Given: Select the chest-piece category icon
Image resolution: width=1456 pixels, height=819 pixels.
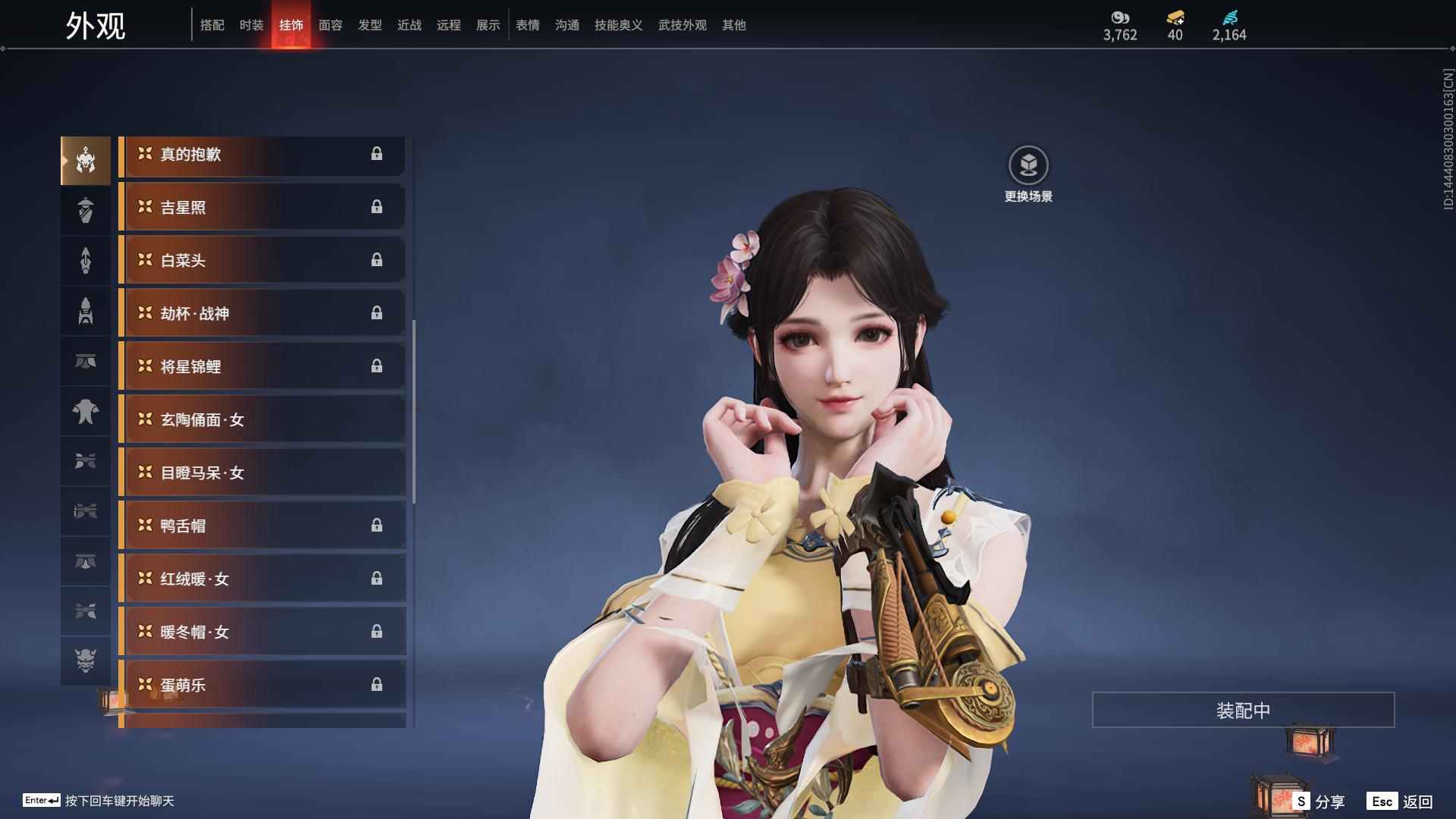Looking at the screenshot, I should pos(86,412).
